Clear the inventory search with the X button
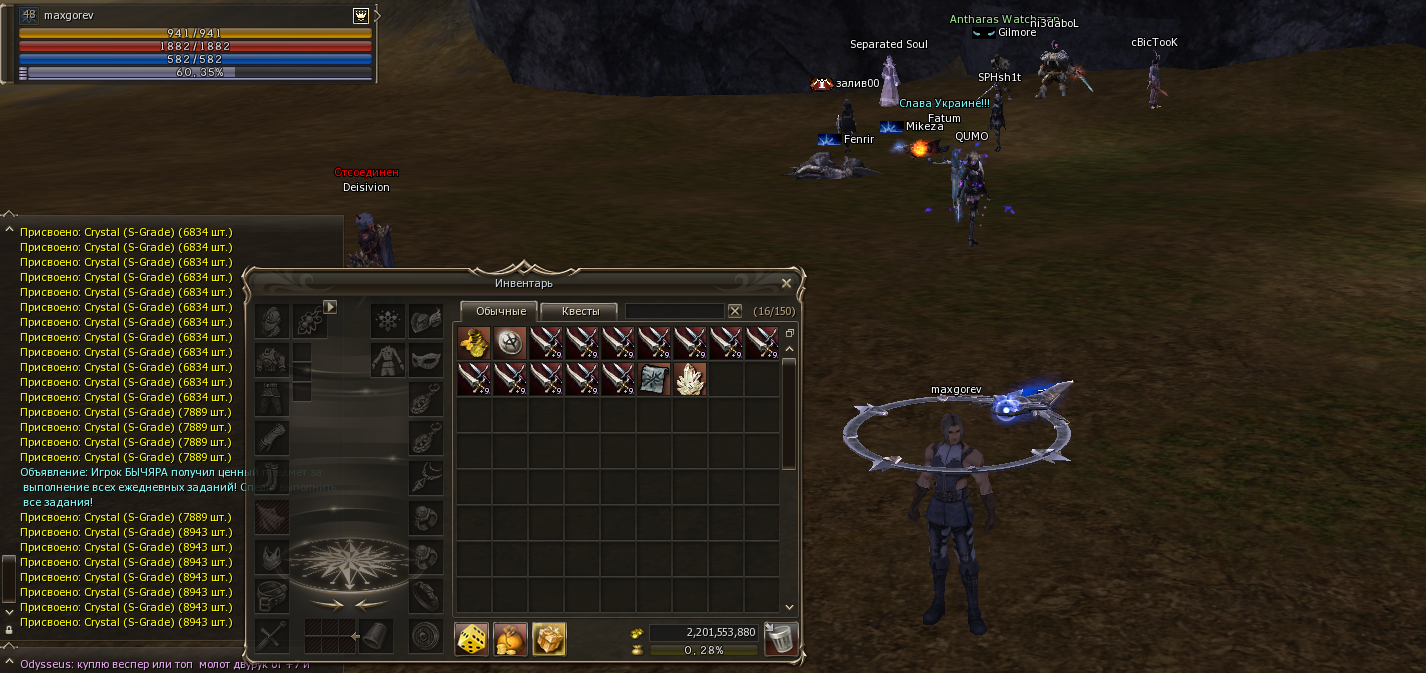 (735, 311)
